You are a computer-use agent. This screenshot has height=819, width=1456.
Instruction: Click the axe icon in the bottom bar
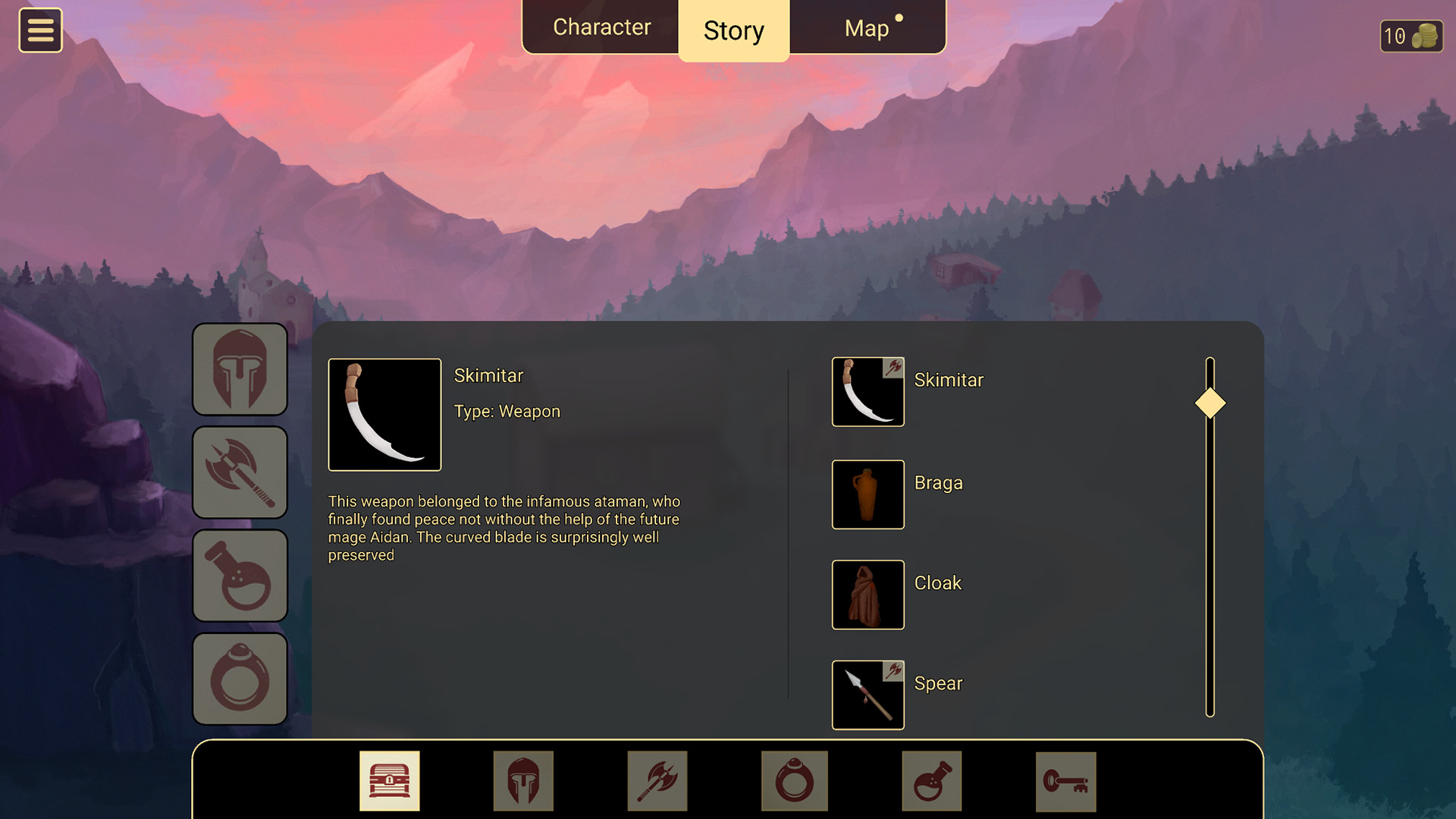[657, 780]
